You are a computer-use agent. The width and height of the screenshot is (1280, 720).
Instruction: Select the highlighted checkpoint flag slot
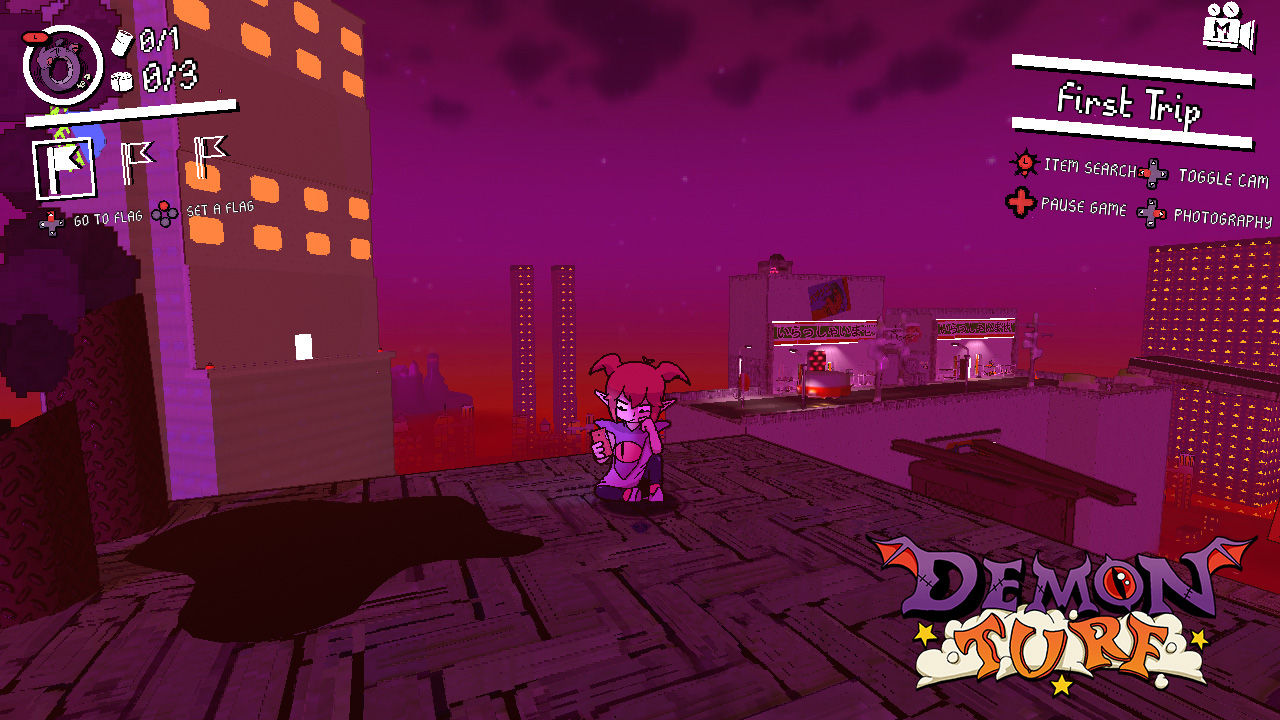coord(64,168)
